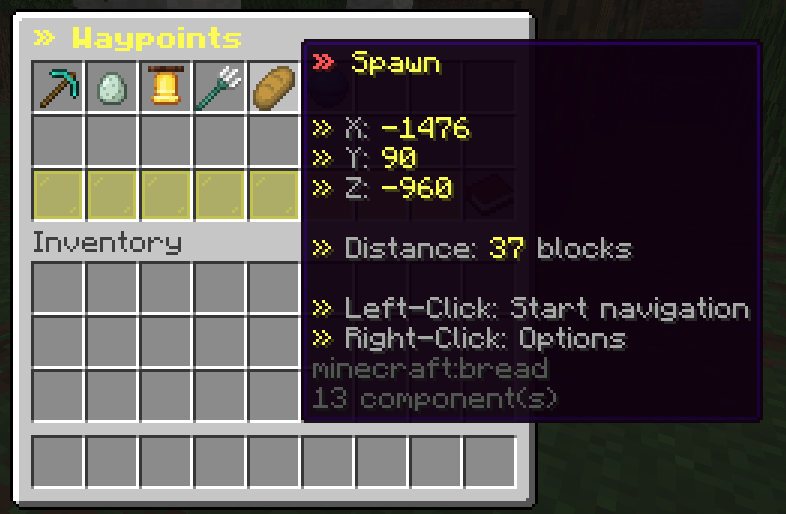Viewport: 786px width, 514px height.
Task: Pick the trident waypoint slot
Action: pos(220,88)
